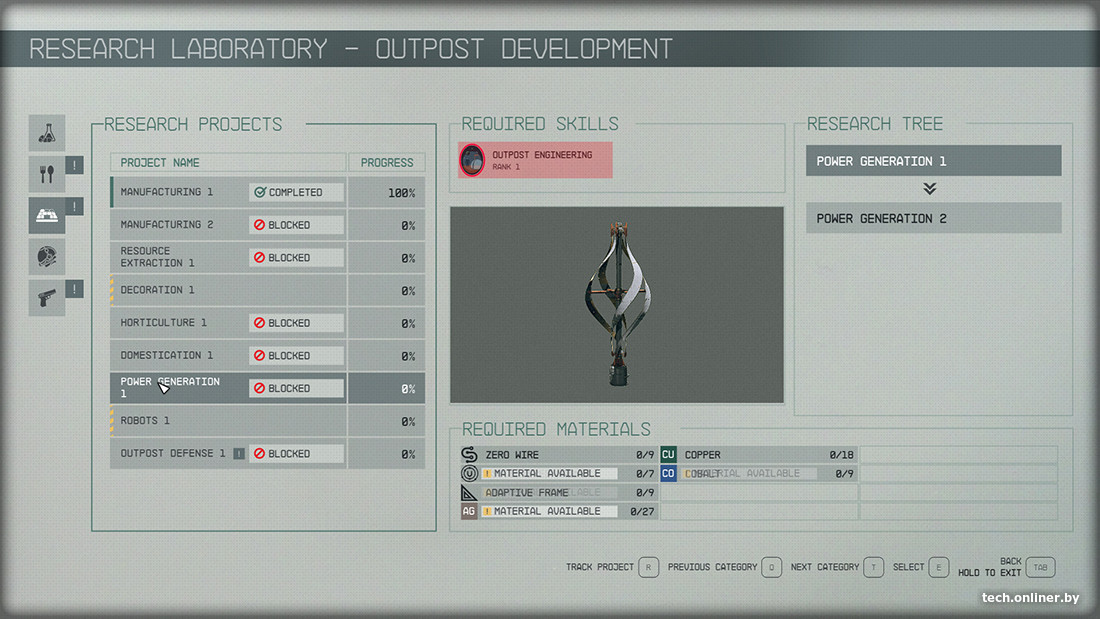Open the pistol weaponry category
The image size is (1100, 619).
coord(47,298)
